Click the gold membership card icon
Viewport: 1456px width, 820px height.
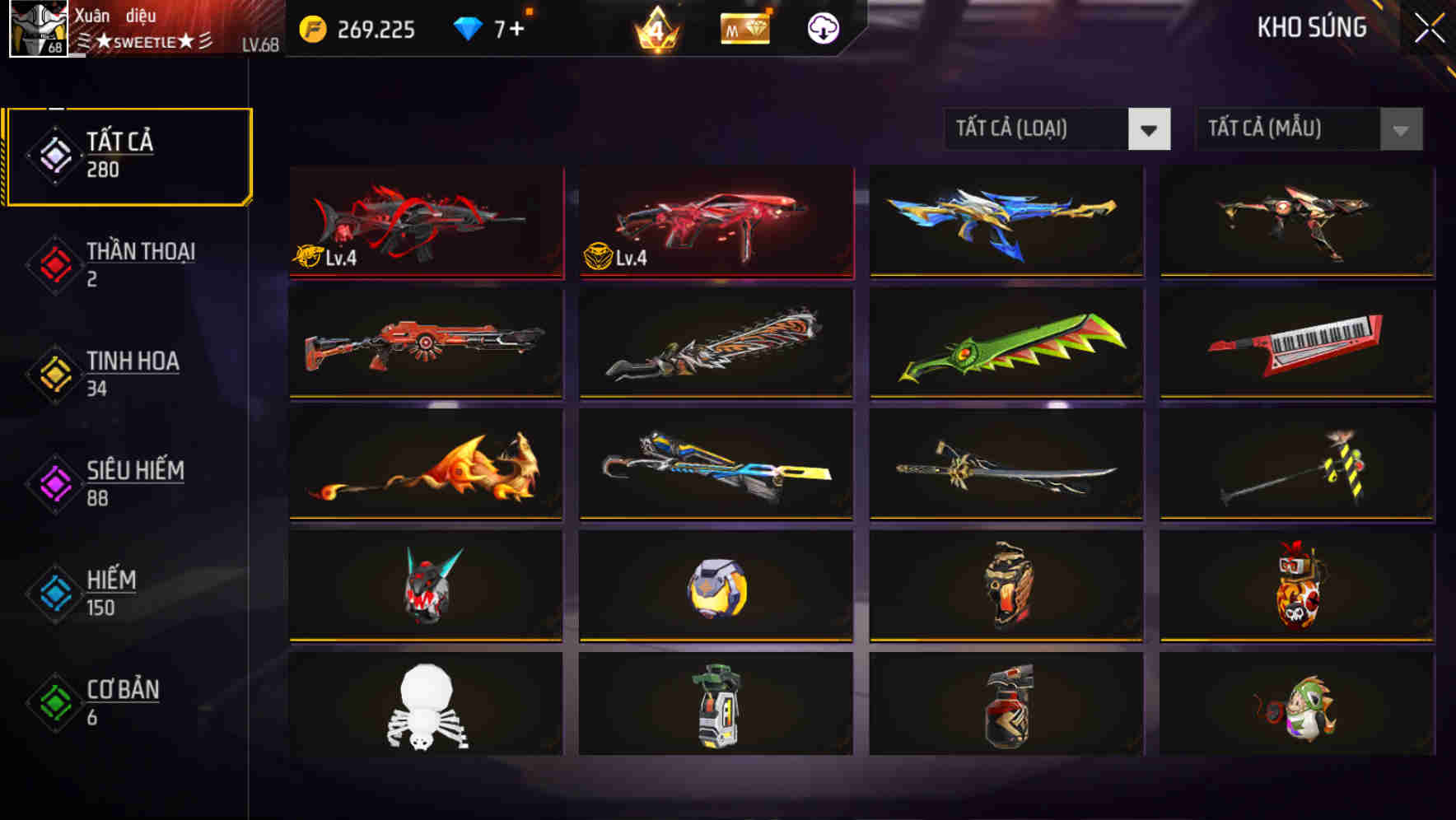(744, 27)
